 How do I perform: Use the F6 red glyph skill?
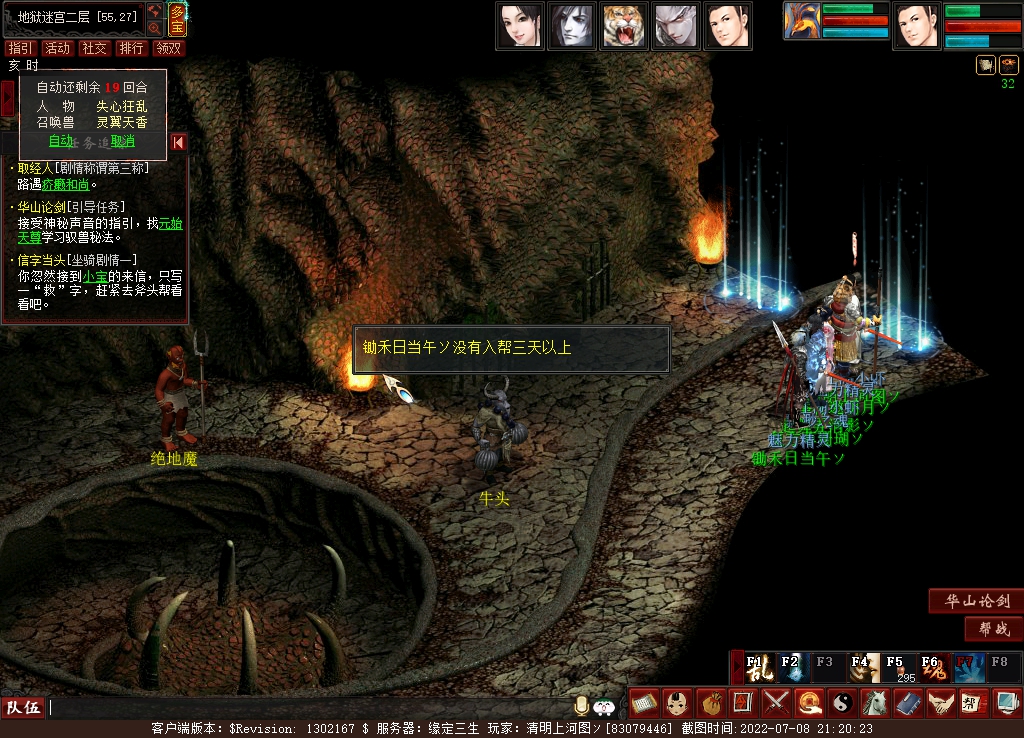tap(935, 667)
